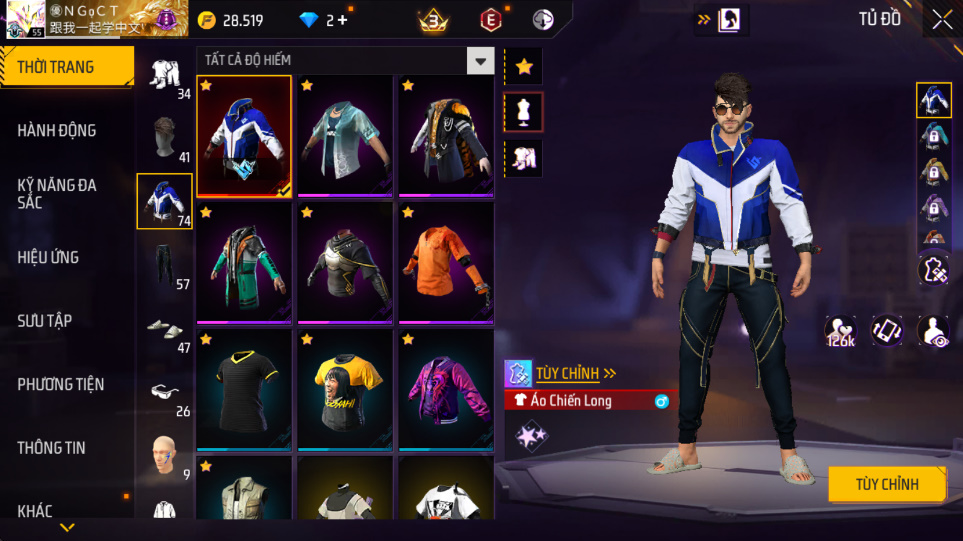Image resolution: width=963 pixels, height=541 pixels.
Task: Click the yellow Tùy Chỉnh button
Action: (x=886, y=484)
